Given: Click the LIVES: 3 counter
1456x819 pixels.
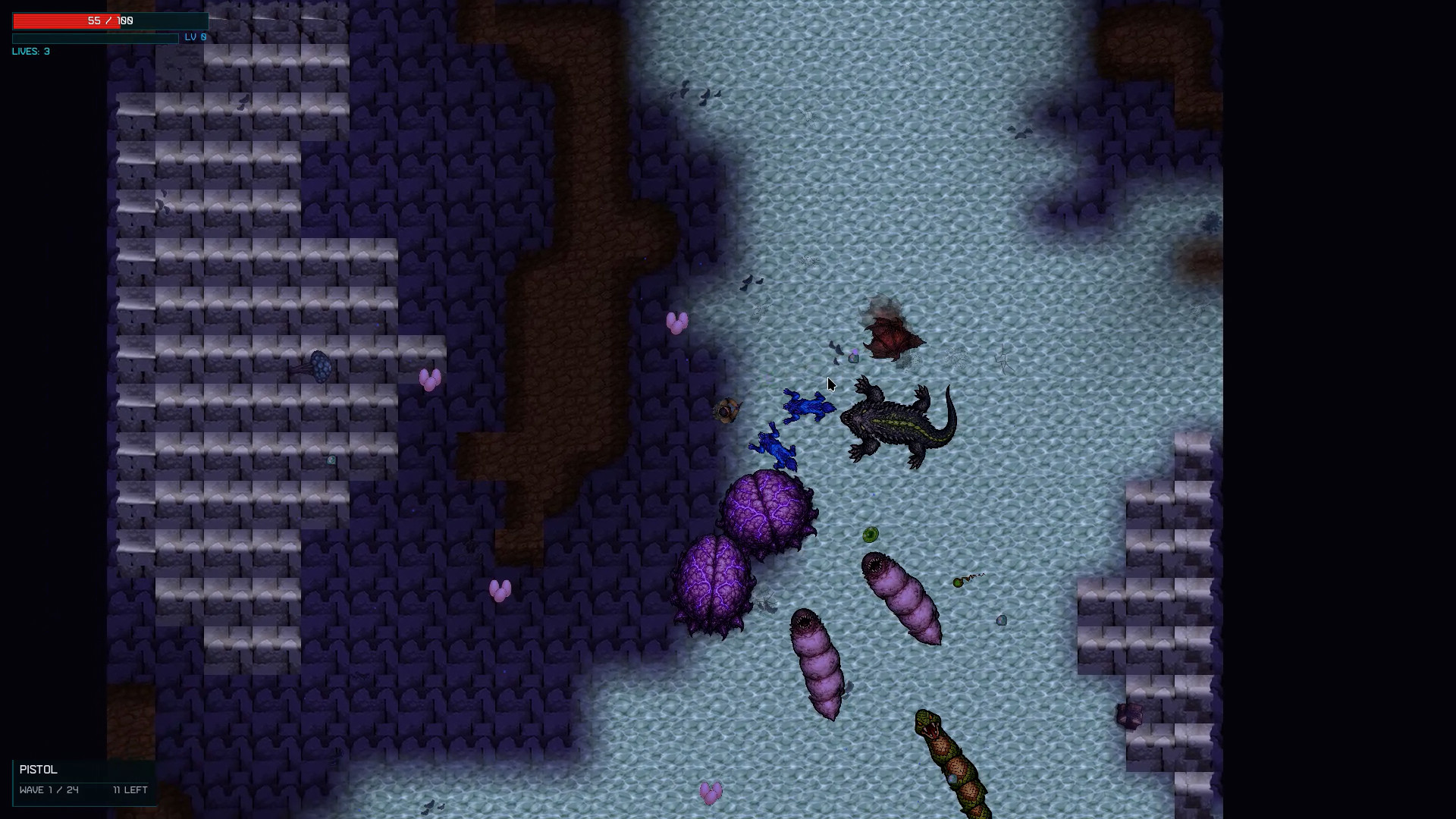Looking at the screenshot, I should (30, 52).
